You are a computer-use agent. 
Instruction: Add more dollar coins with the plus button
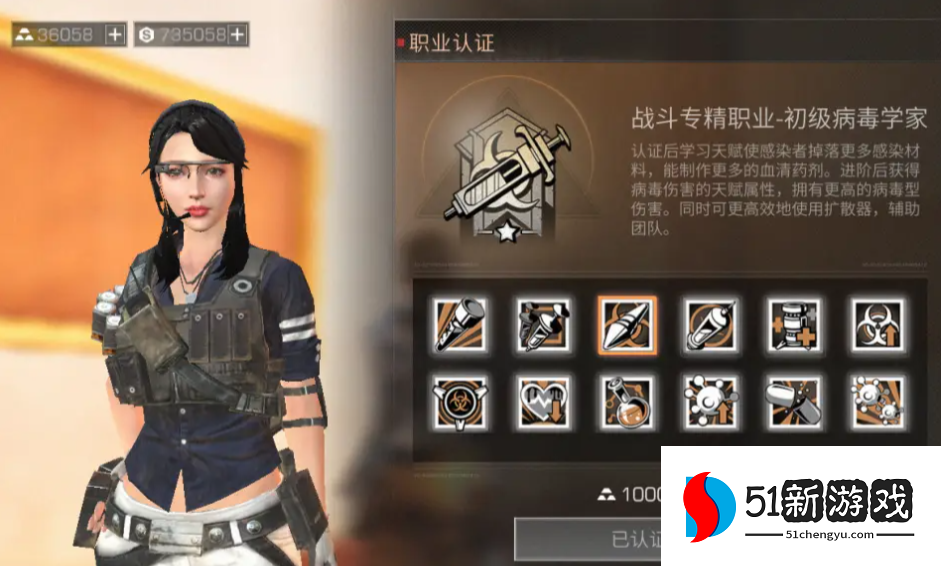click(237, 35)
